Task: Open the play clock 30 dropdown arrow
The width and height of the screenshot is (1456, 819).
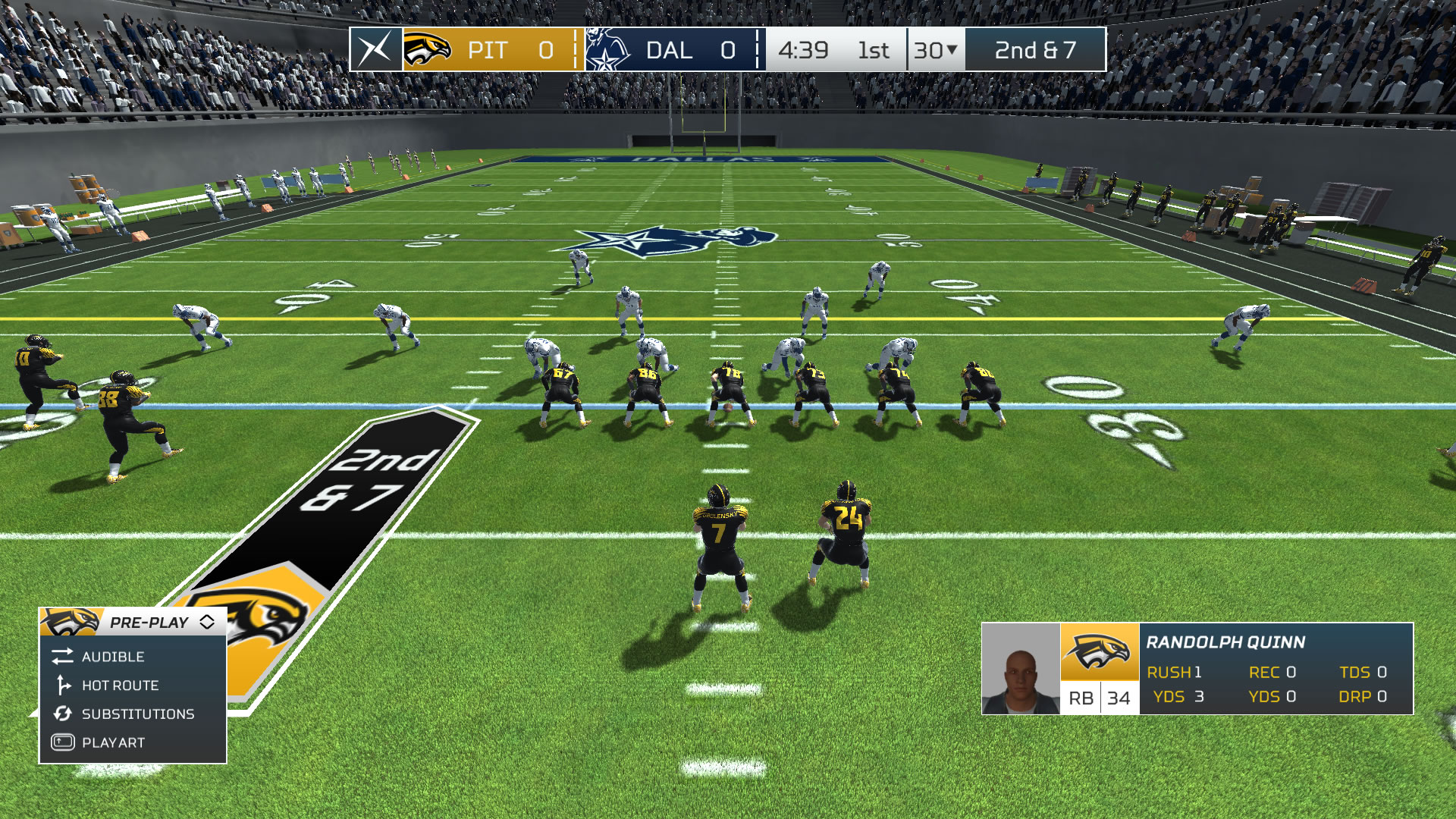Action: [x=953, y=51]
